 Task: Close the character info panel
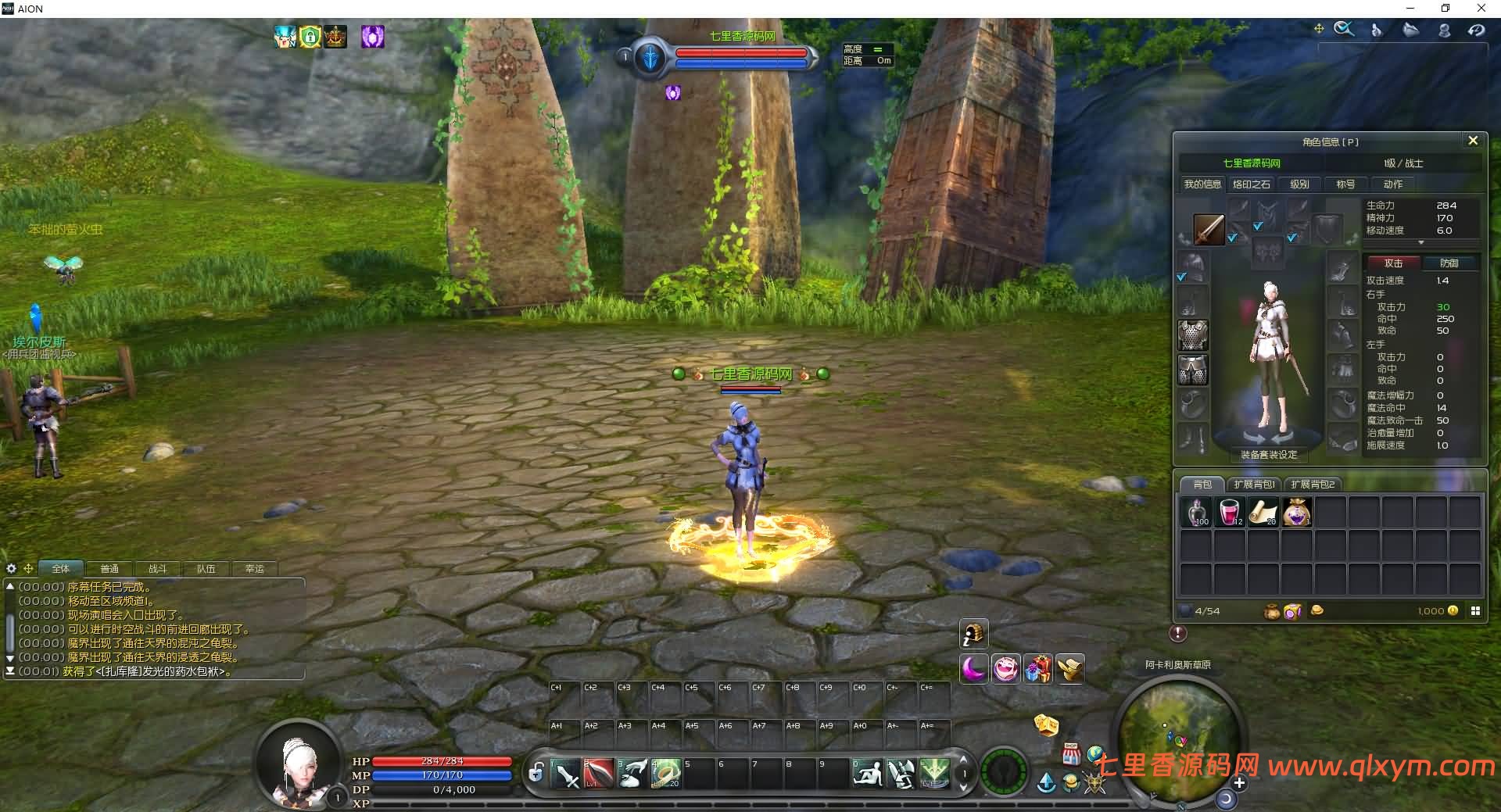[1473, 141]
